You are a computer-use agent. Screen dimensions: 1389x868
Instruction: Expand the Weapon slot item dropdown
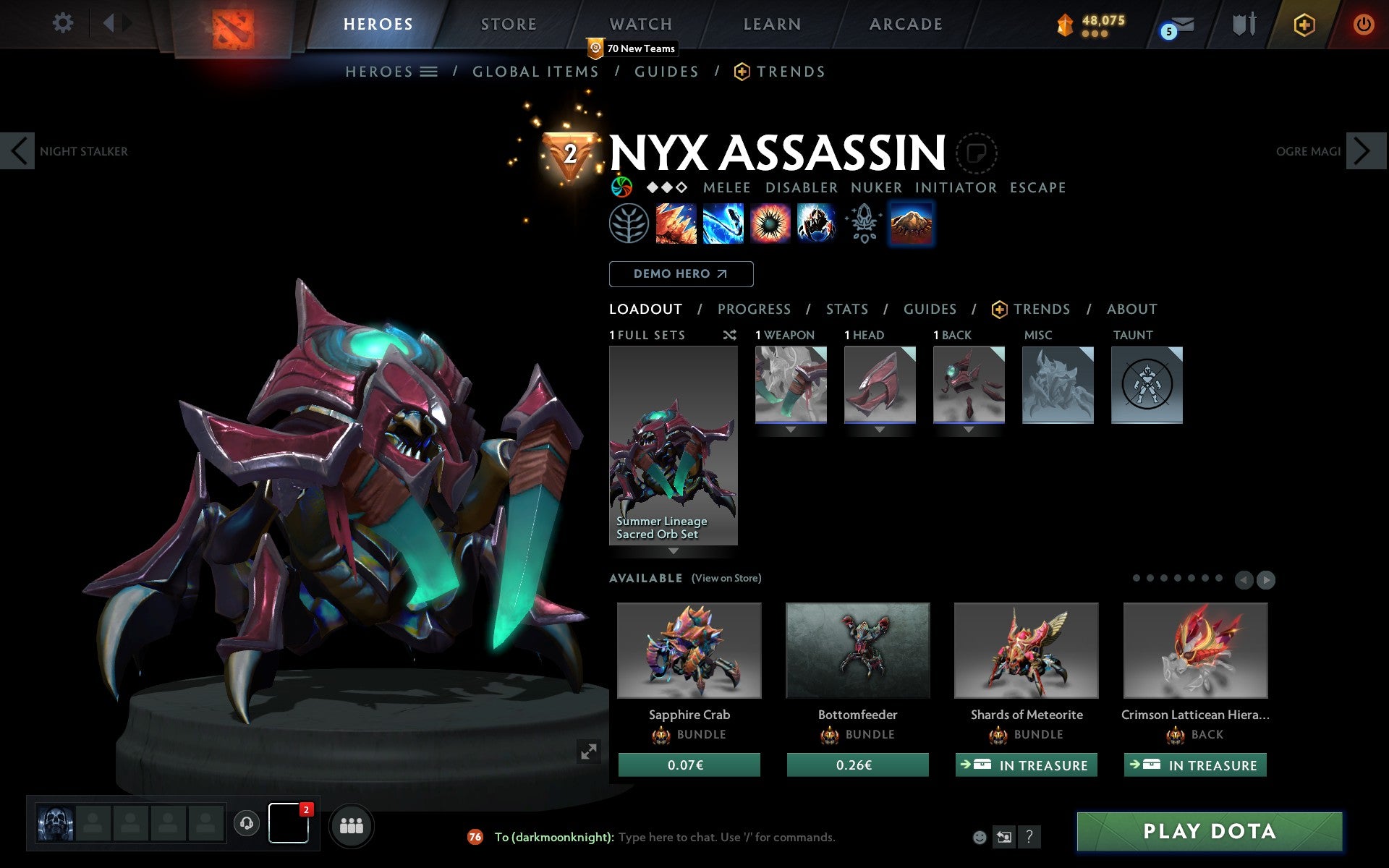[789, 428]
